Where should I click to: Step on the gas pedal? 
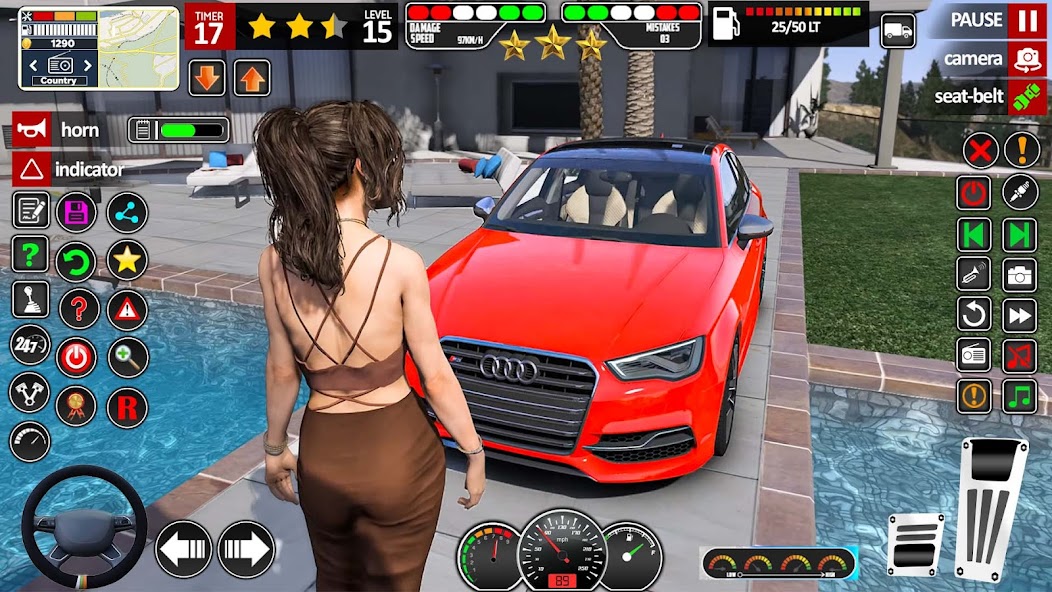pyautogui.click(x=990, y=508)
